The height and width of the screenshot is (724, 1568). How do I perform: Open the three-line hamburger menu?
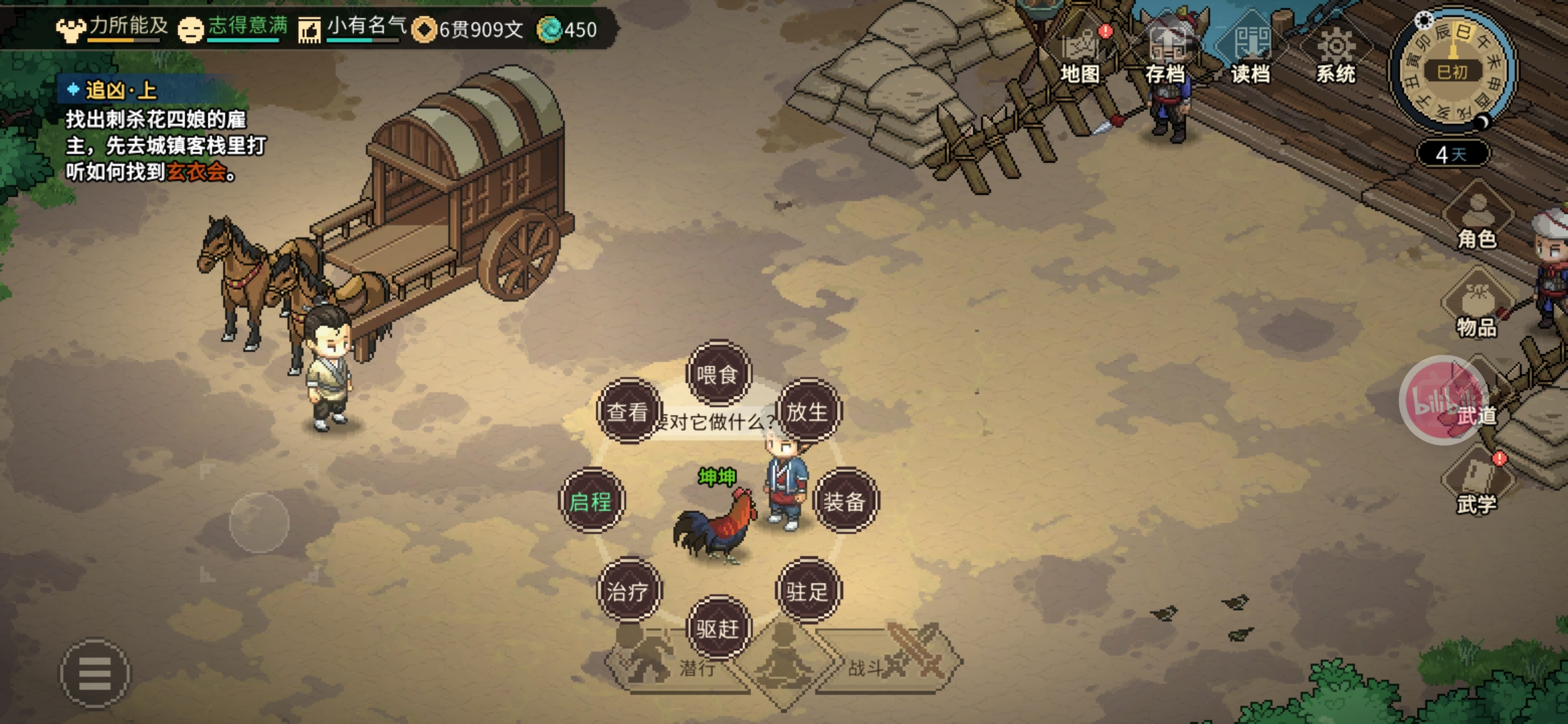click(x=95, y=673)
